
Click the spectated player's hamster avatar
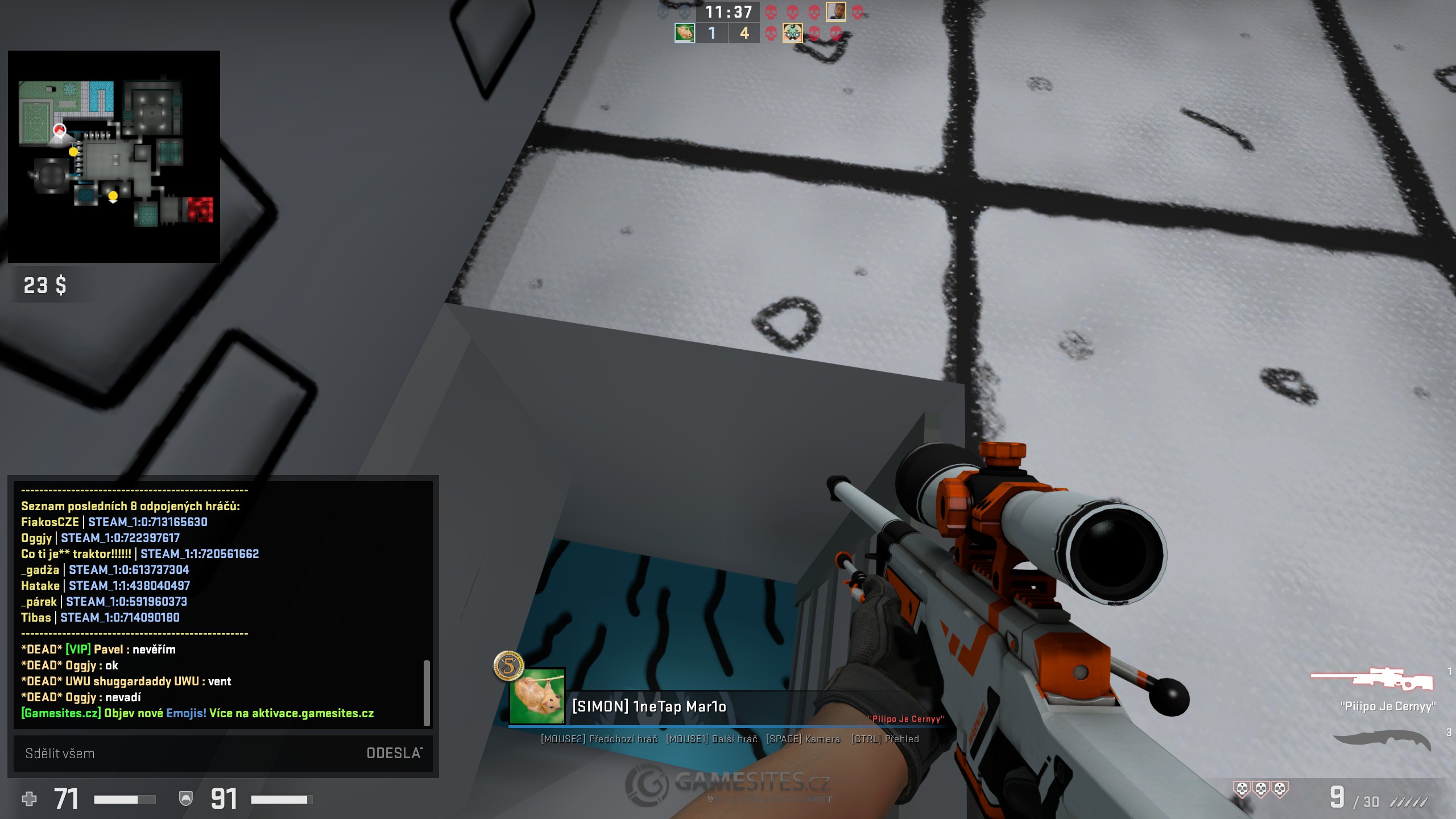(x=537, y=696)
